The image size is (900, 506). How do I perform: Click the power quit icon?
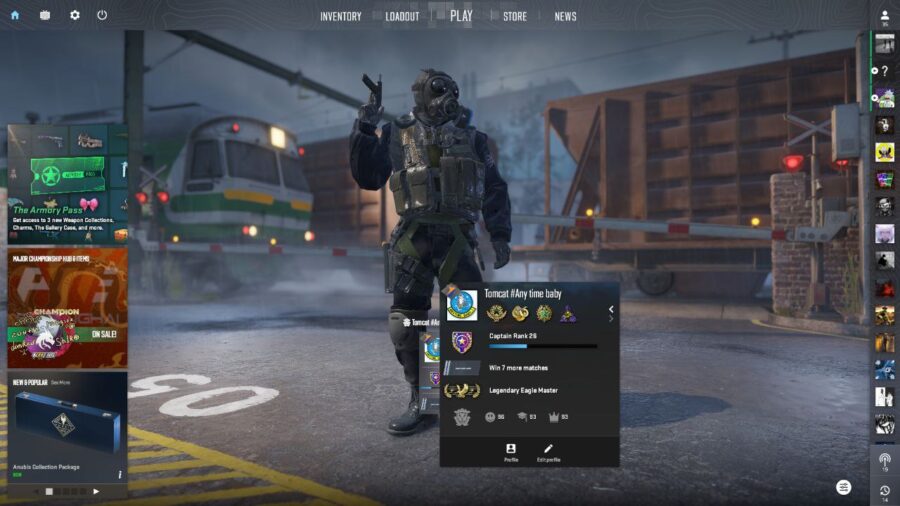(102, 15)
